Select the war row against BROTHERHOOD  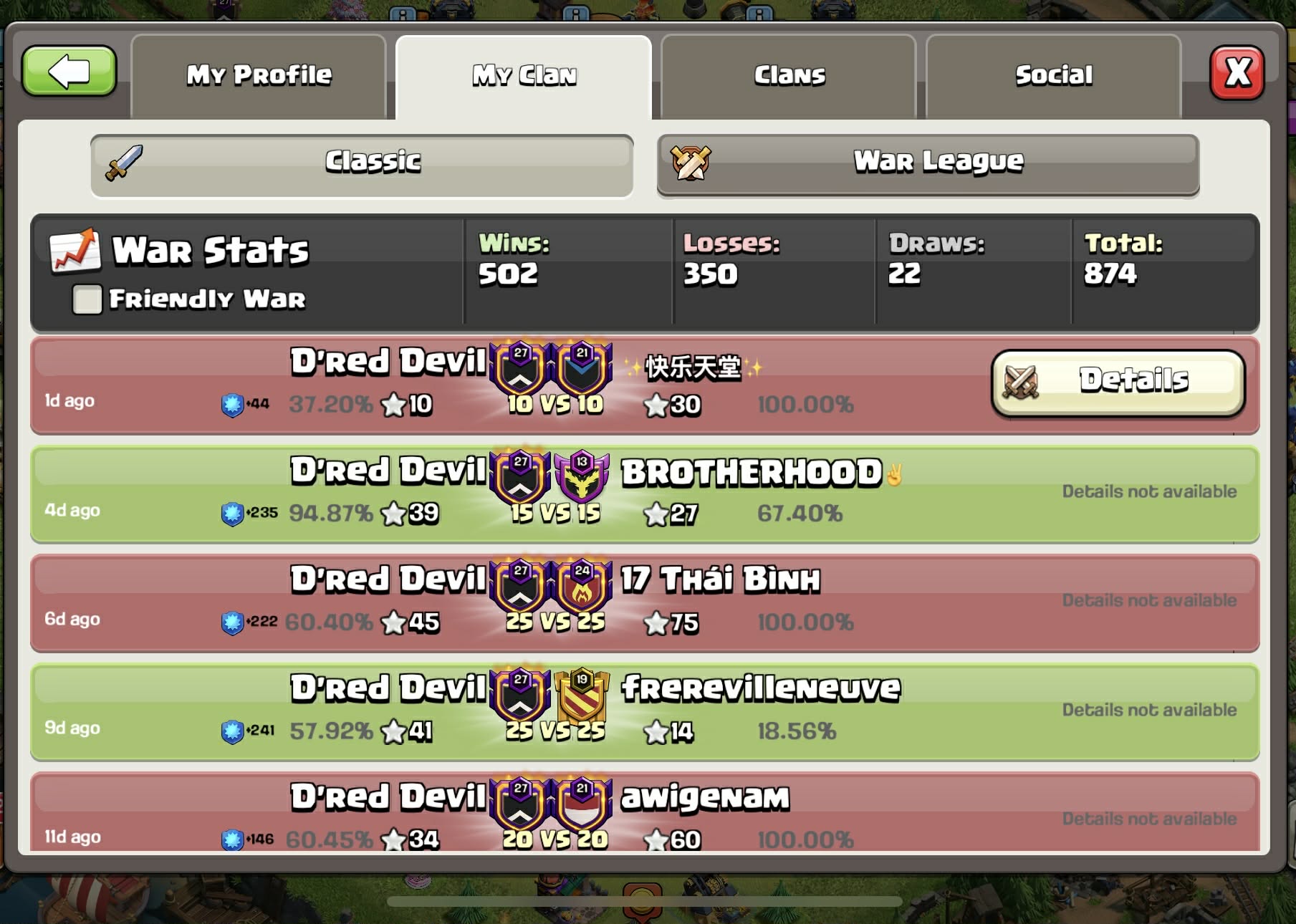point(645,494)
